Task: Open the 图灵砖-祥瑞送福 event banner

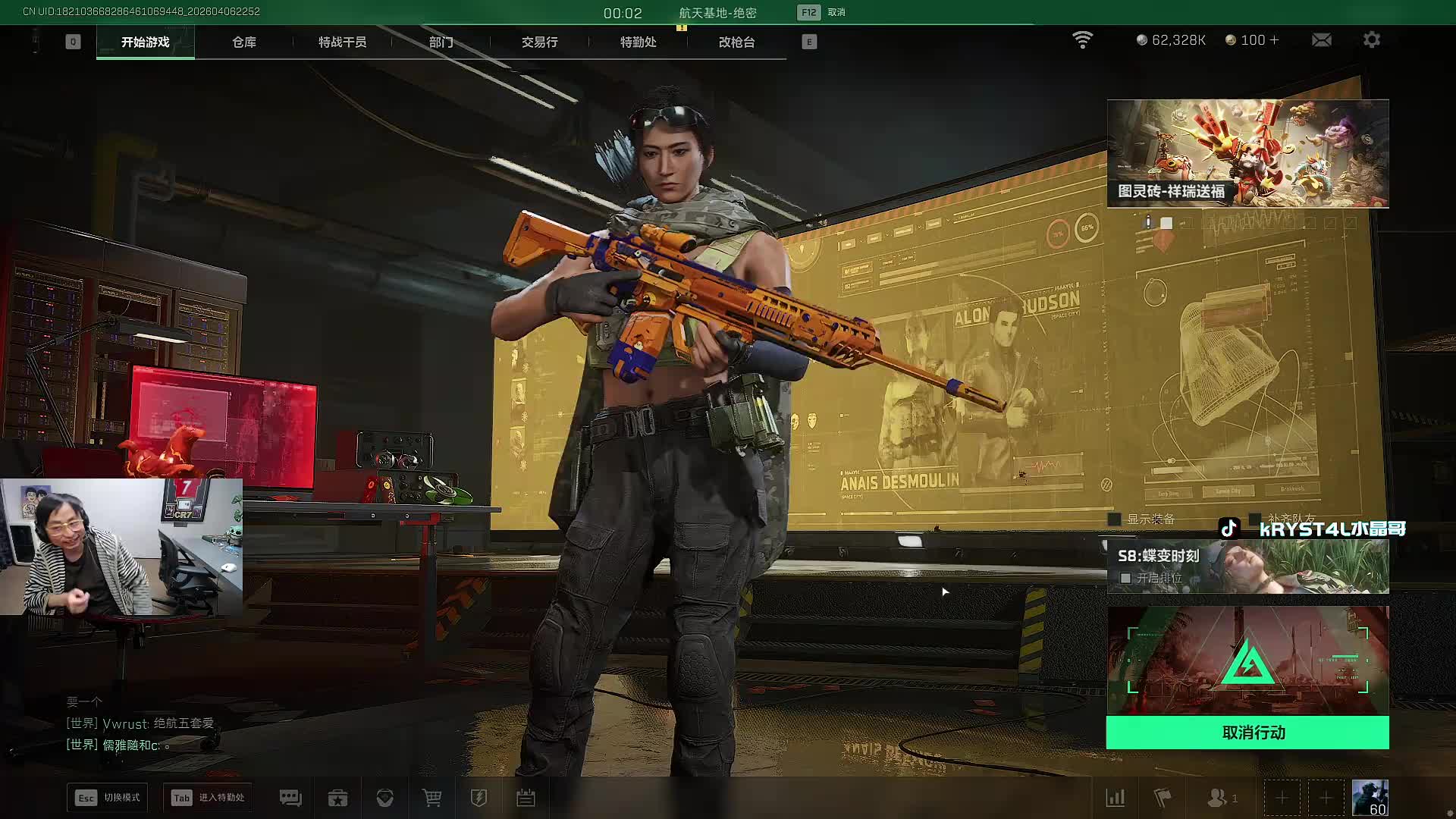Action: pos(1247,153)
